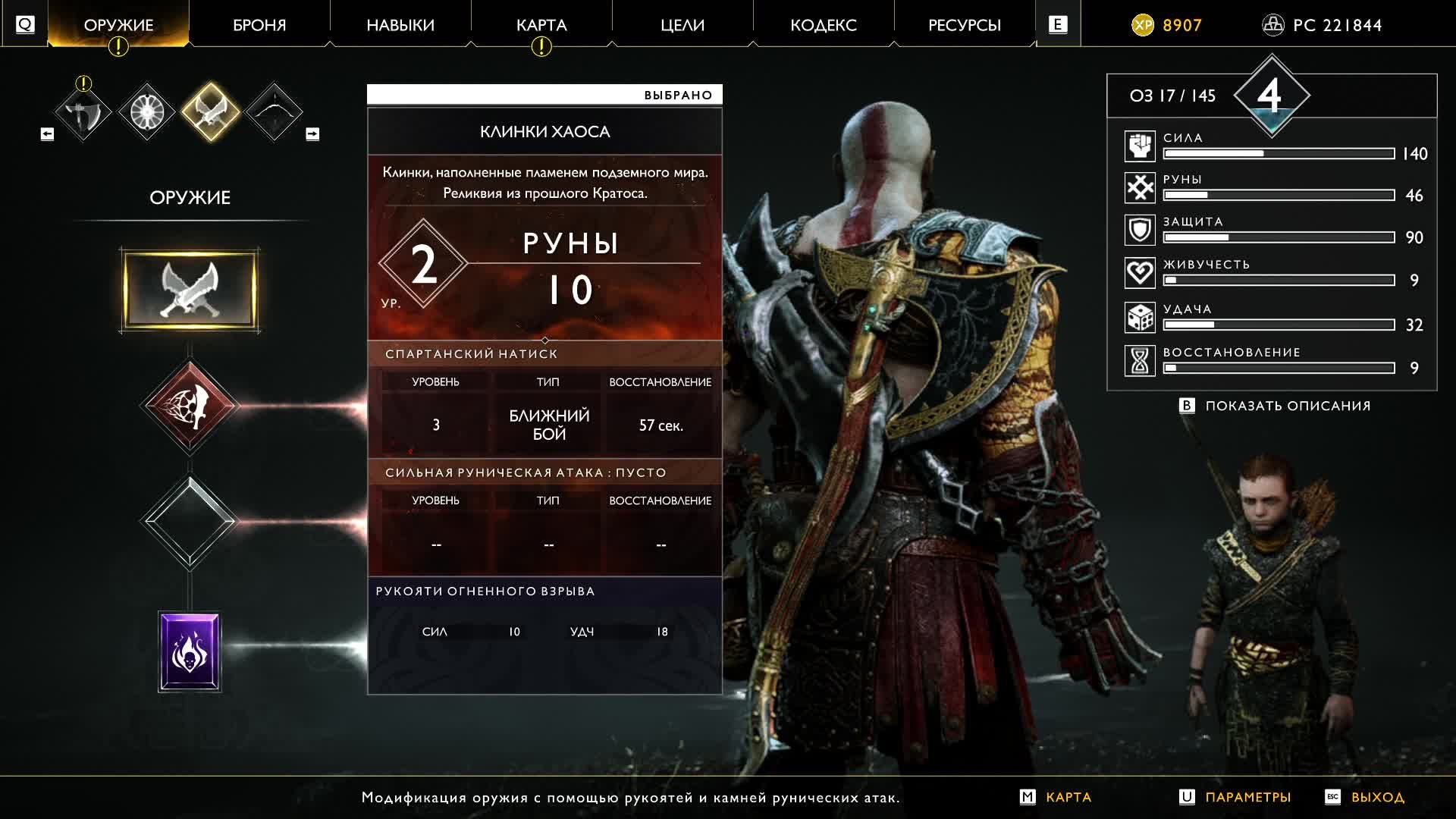The height and width of the screenshot is (819, 1456).
Task: Click the Сила fist stat icon
Action: point(1139,146)
